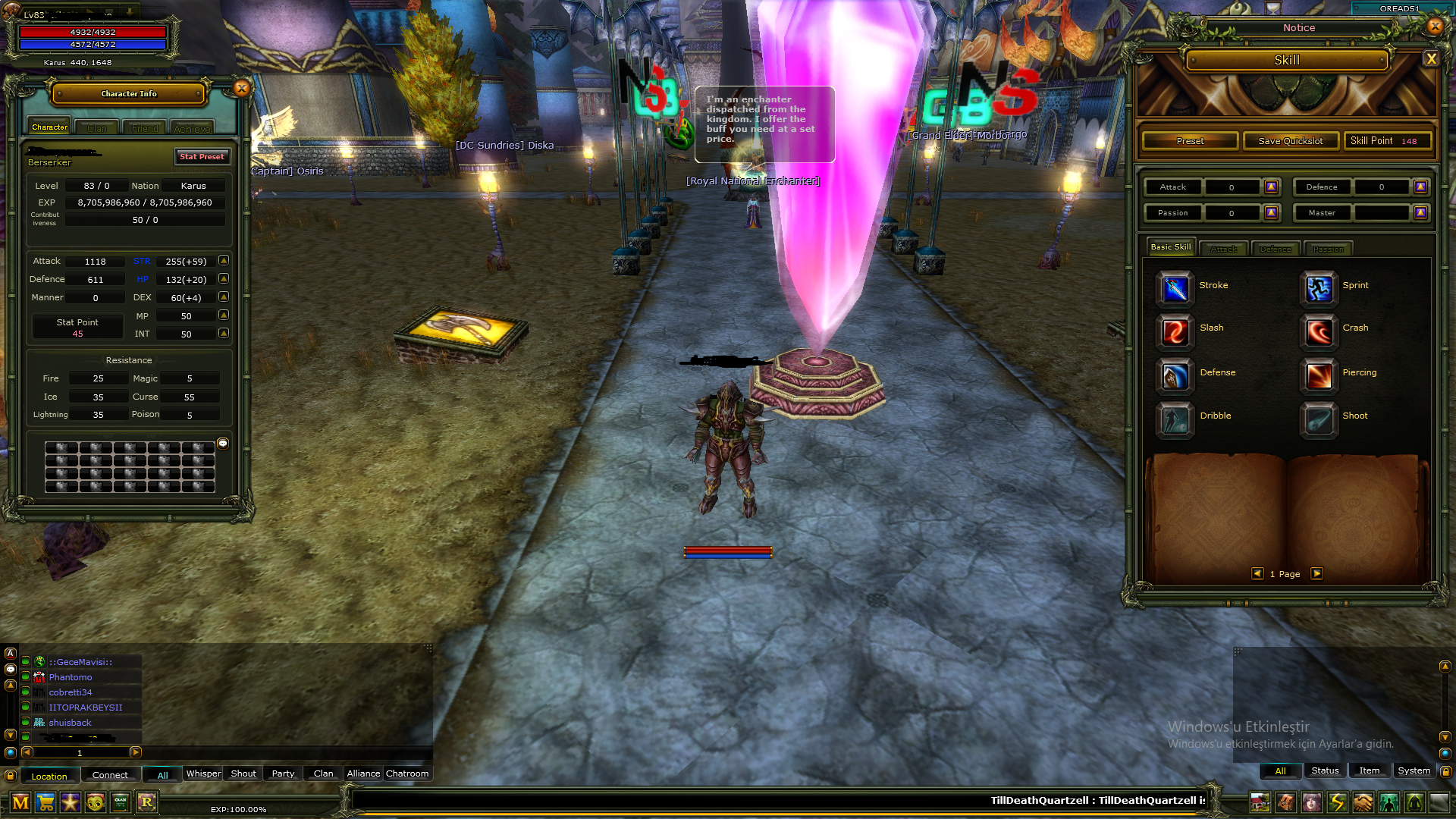Switch to the Passion skill tab

click(x=1328, y=249)
